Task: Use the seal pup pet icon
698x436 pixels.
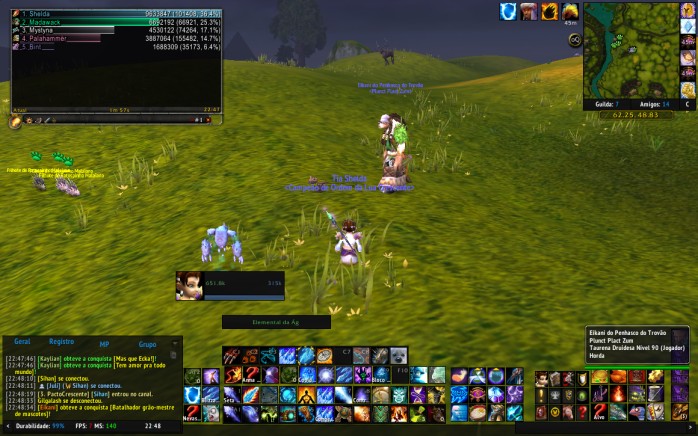Action: click(399, 355)
